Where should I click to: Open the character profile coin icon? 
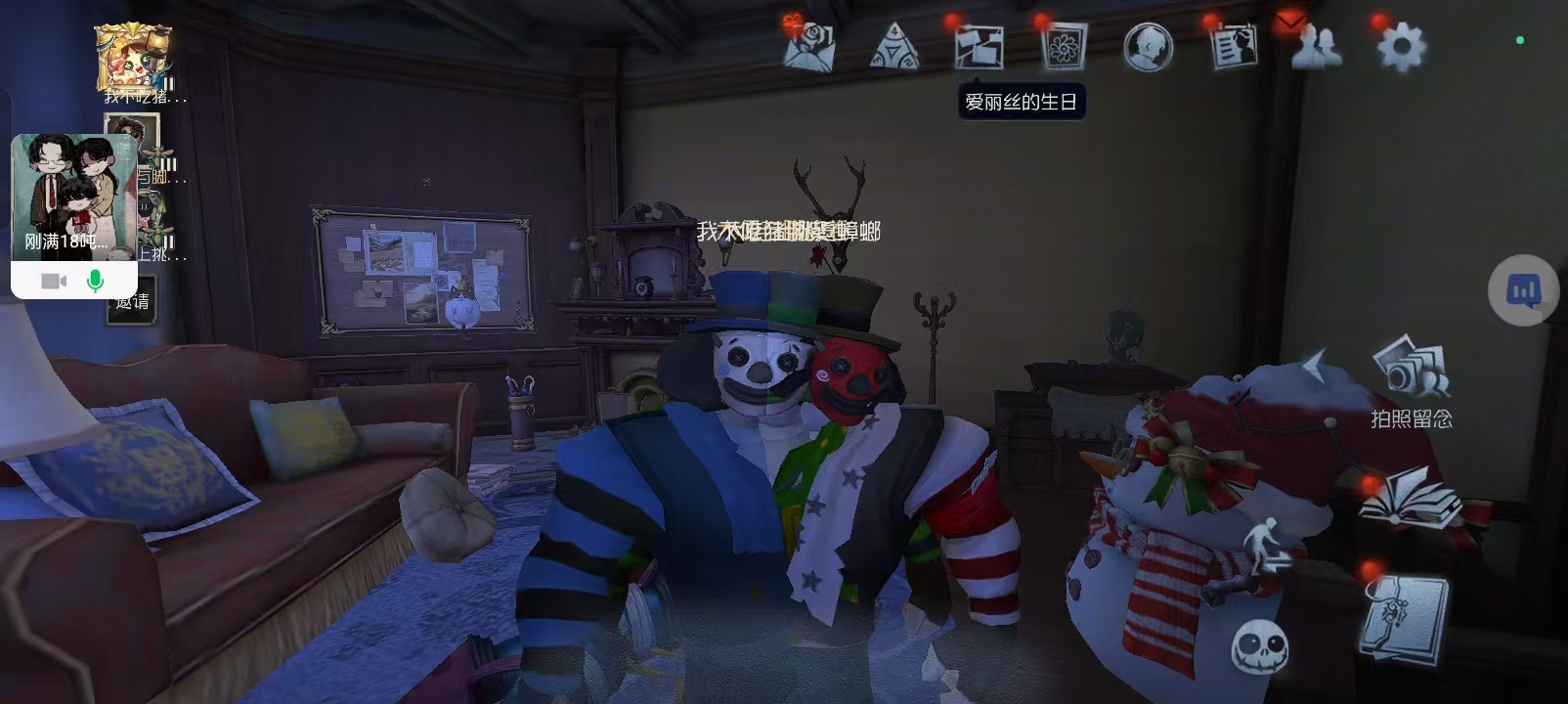tap(1148, 47)
